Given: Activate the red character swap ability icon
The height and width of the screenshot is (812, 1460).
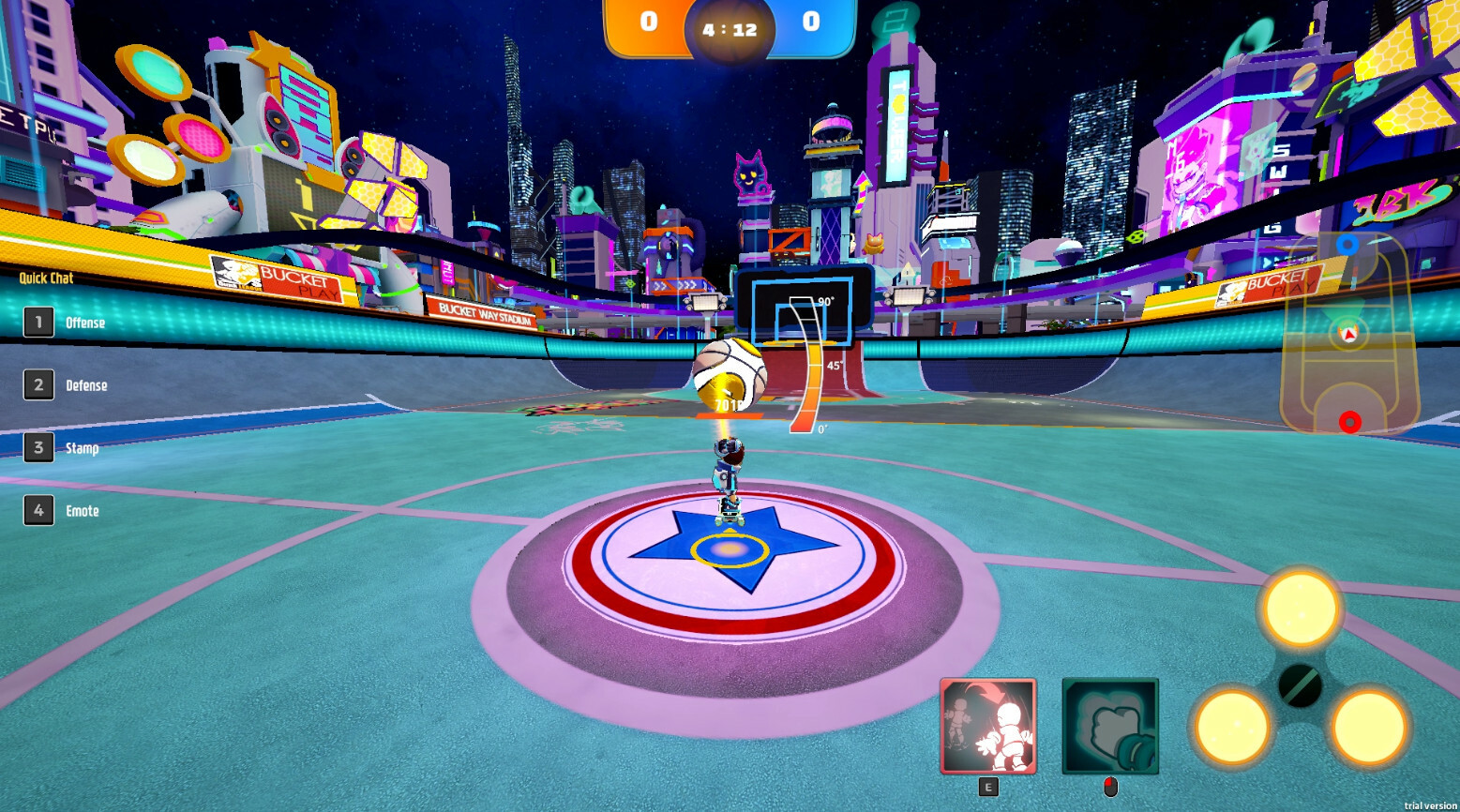Looking at the screenshot, I should pyautogui.click(x=987, y=727).
